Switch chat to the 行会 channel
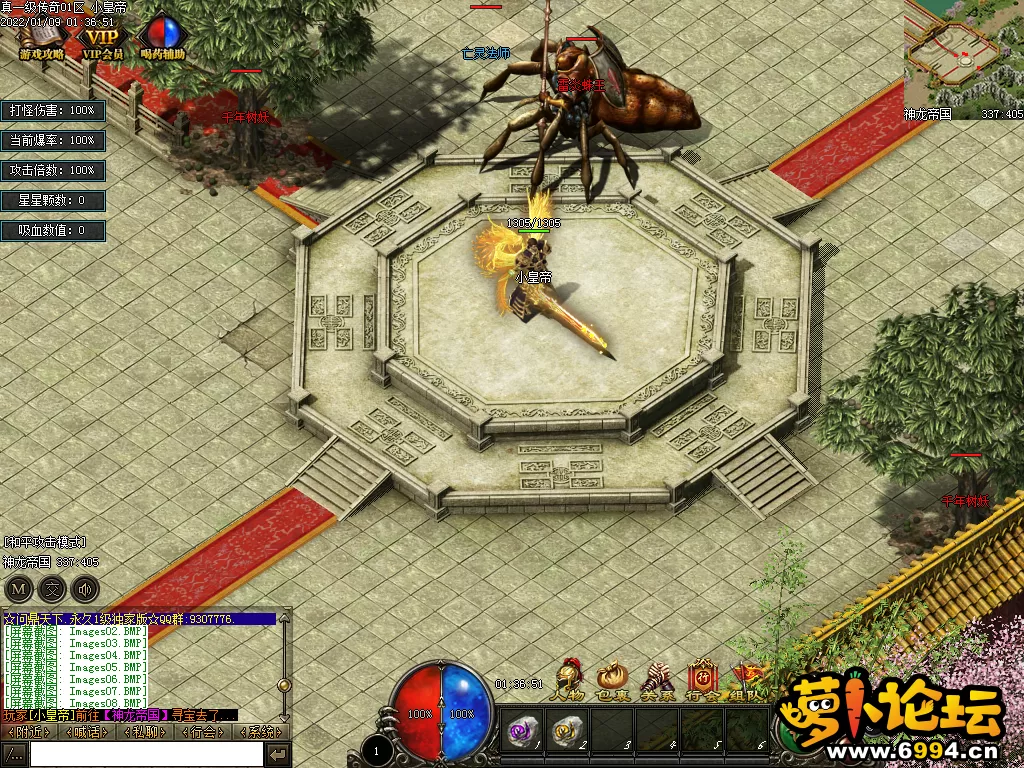Image resolution: width=1024 pixels, height=768 pixels. point(204,732)
